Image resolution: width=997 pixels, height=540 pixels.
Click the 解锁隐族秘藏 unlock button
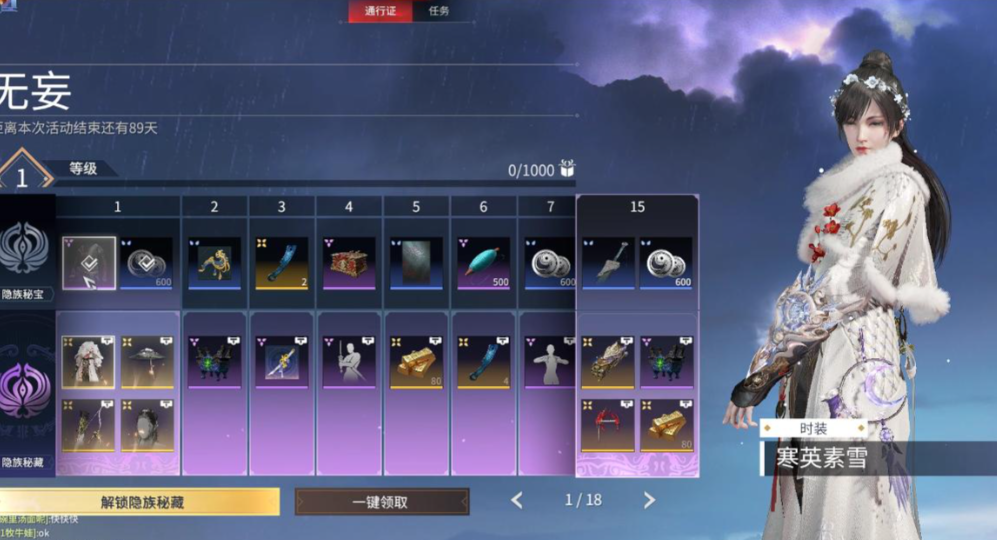pos(140,502)
